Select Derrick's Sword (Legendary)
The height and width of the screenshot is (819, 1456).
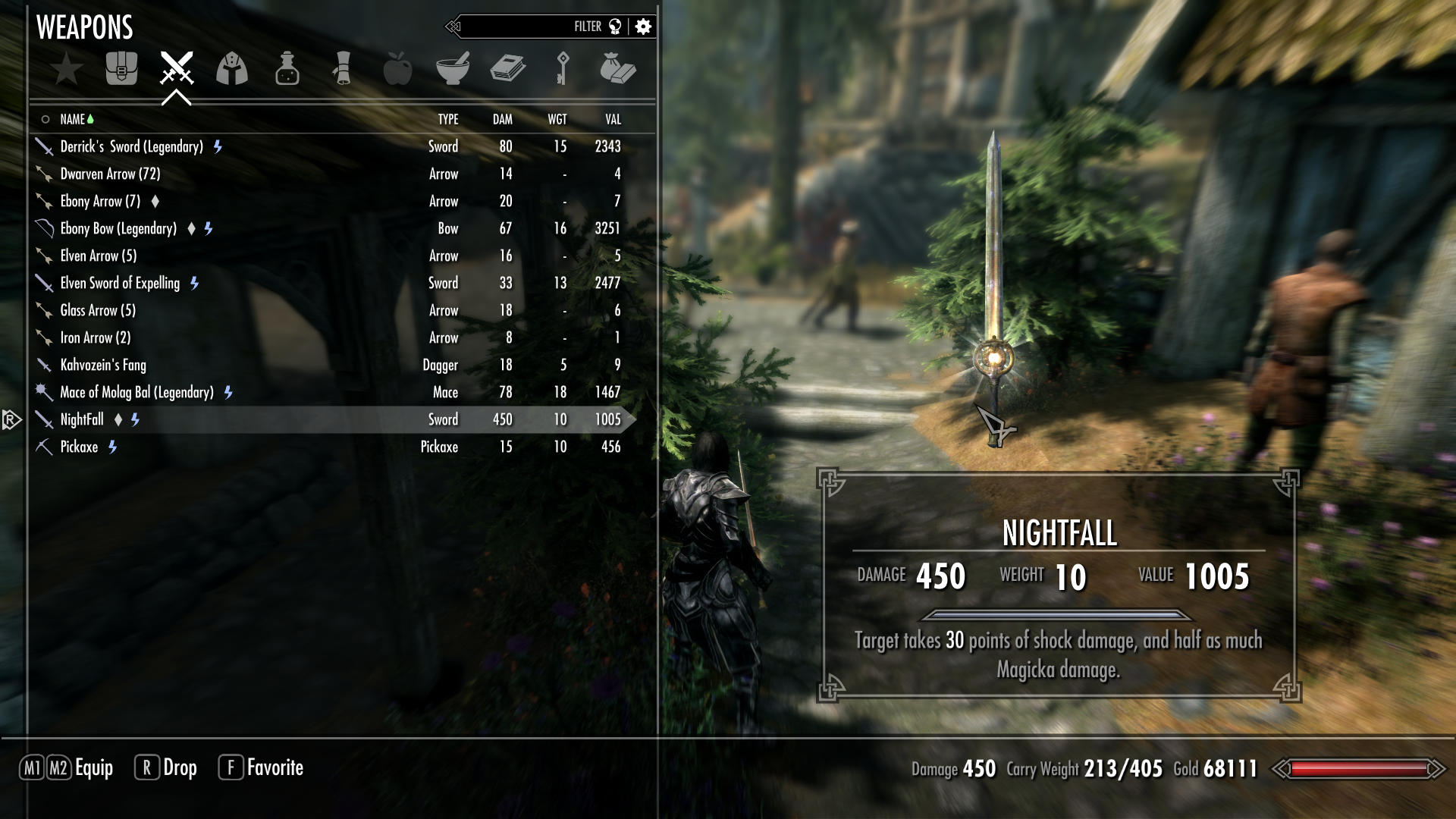(x=132, y=146)
